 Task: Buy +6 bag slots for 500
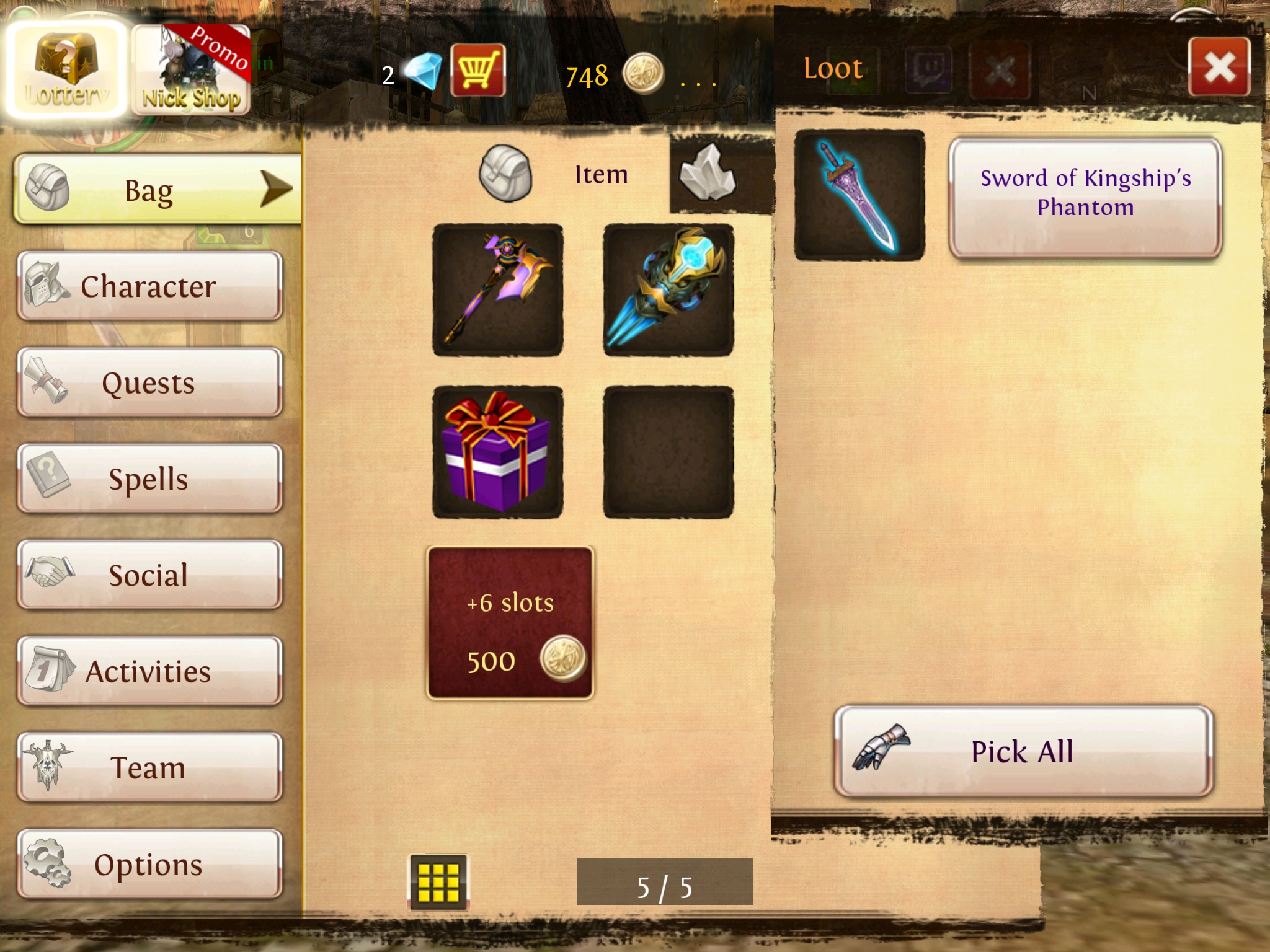pos(510,623)
